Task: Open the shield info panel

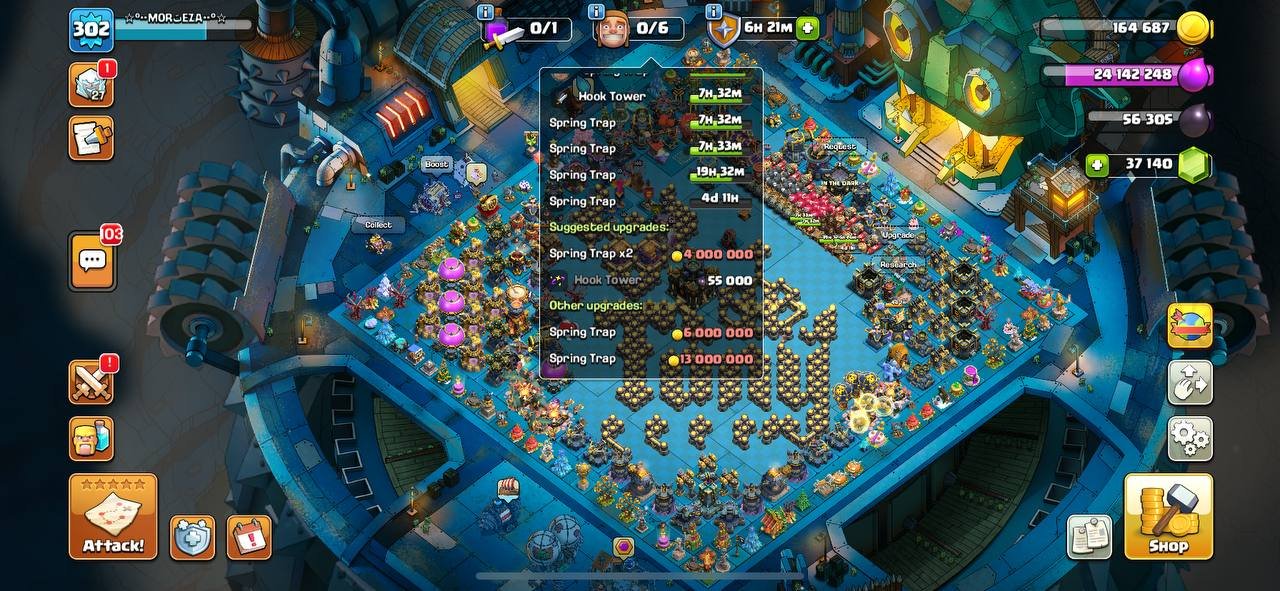Action: pos(714,13)
